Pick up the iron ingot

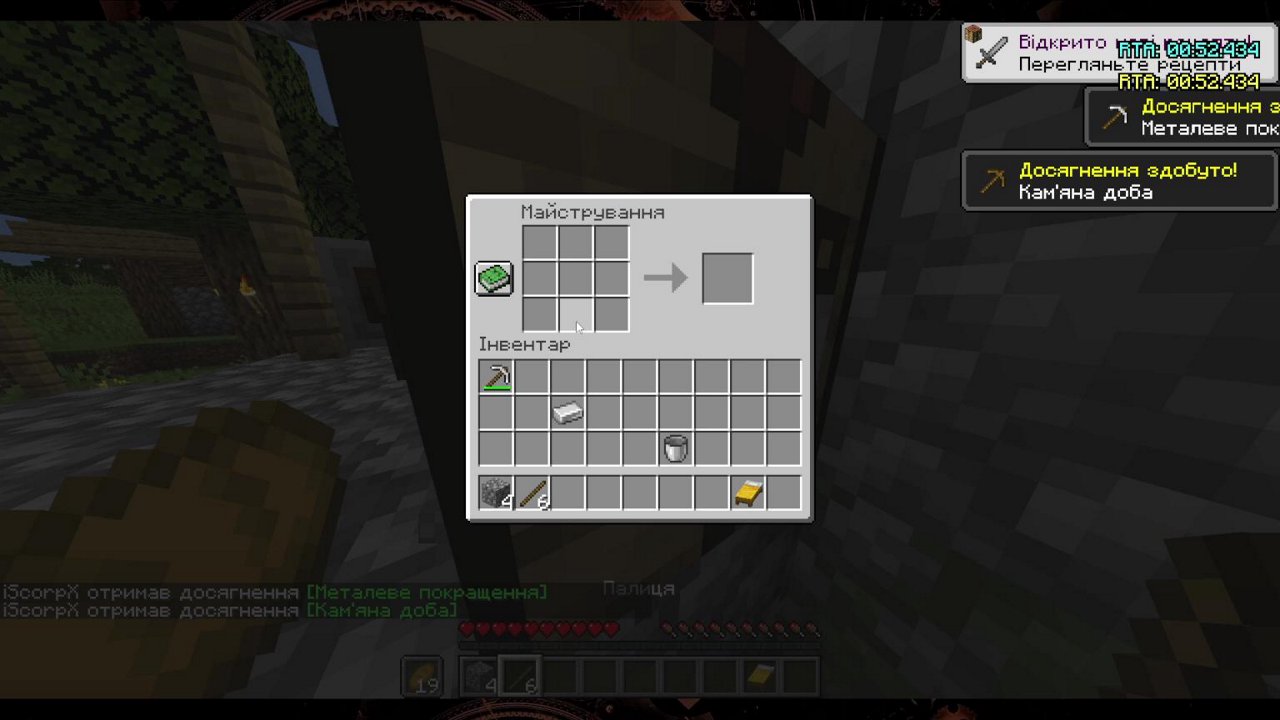click(567, 412)
